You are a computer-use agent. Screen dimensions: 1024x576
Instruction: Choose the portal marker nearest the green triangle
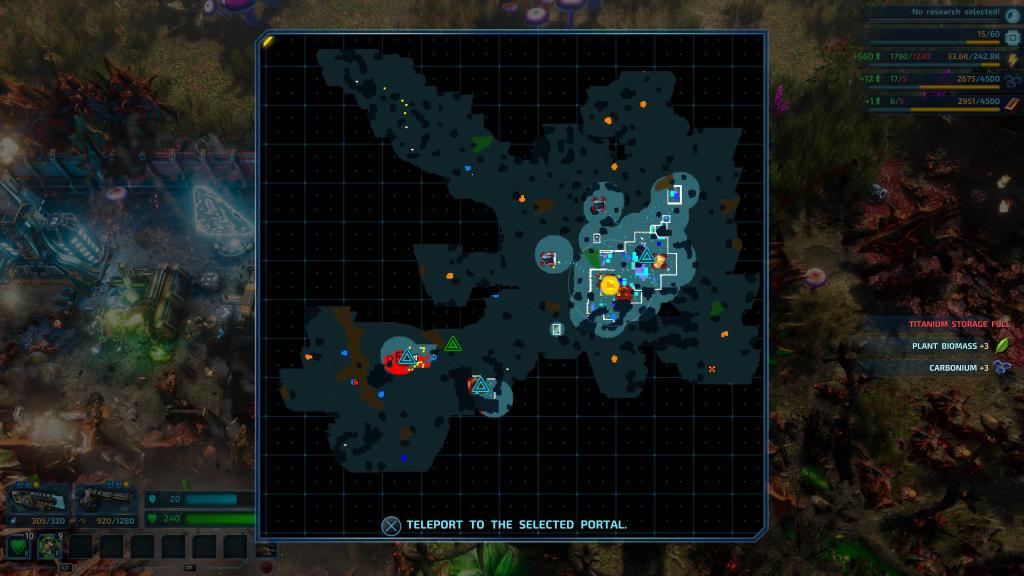(481, 385)
